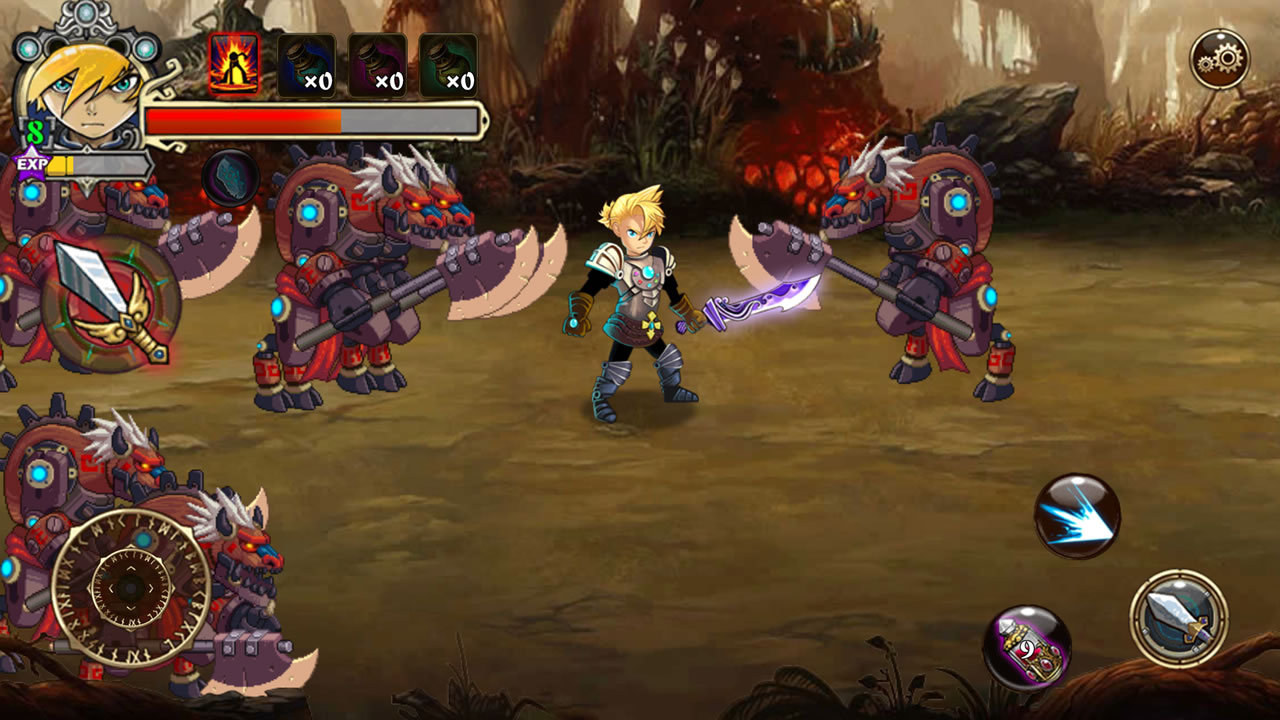Image resolution: width=1280 pixels, height=720 pixels.
Task: Activate the fiery rage skill icon
Action: pos(234,65)
